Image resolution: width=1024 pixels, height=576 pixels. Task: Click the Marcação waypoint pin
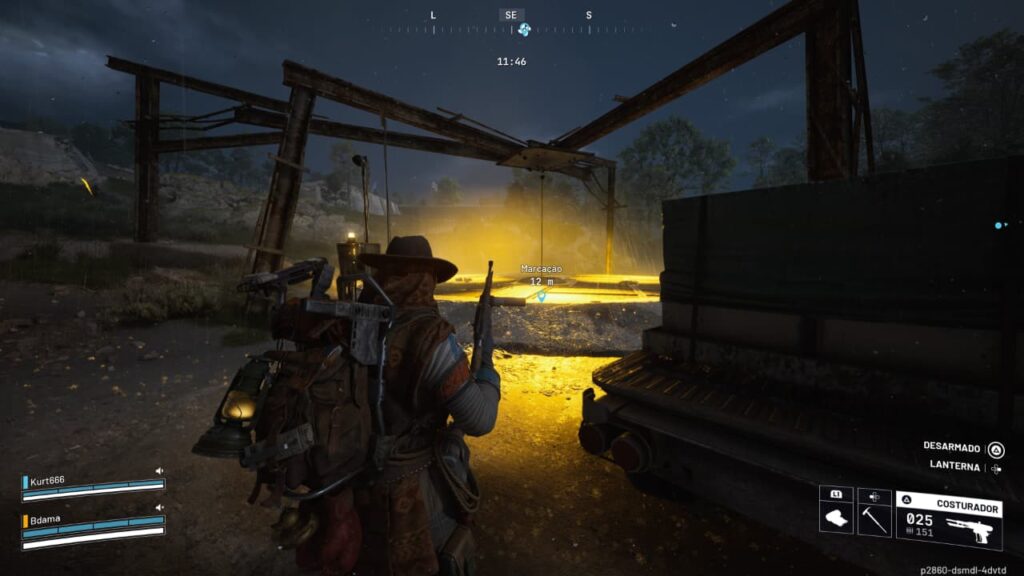[542, 296]
